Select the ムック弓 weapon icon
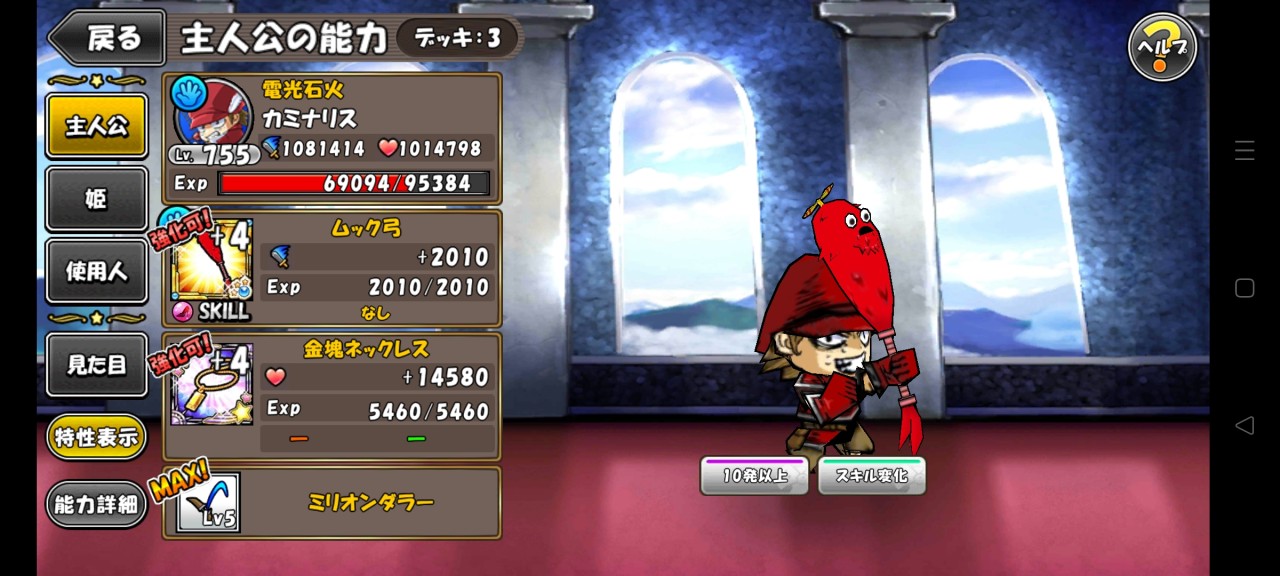The width and height of the screenshot is (1280, 576). pos(211,266)
